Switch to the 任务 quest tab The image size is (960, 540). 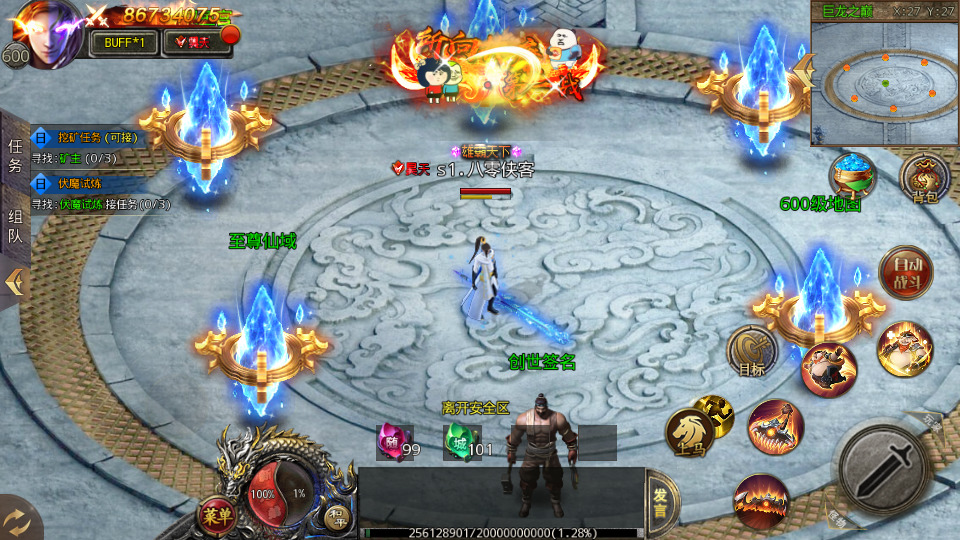(15, 157)
